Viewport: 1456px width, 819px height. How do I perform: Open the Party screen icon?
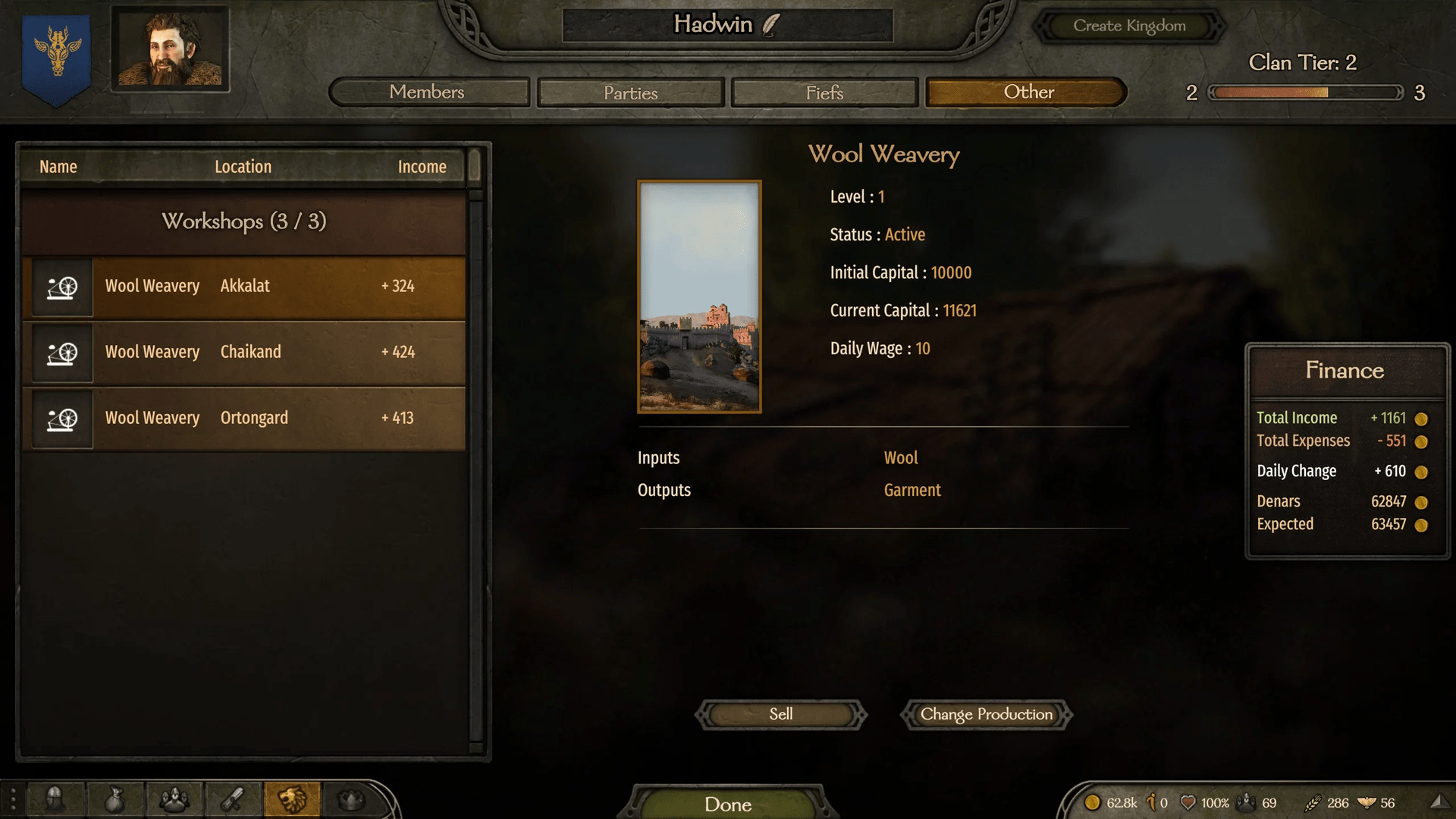(x=174, y=799)
